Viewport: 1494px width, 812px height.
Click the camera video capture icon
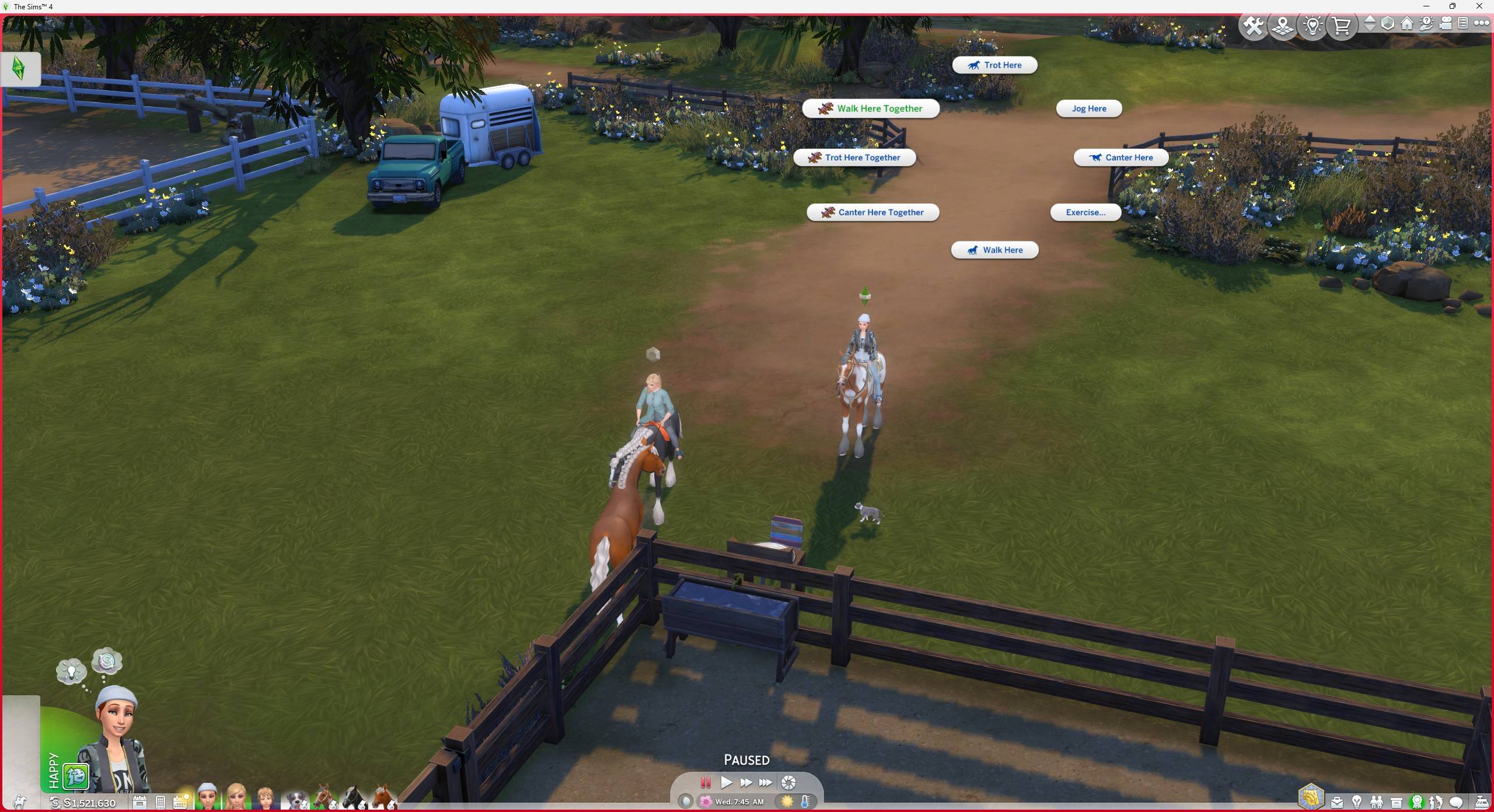pyautogui.click(x=1446, y=23)
